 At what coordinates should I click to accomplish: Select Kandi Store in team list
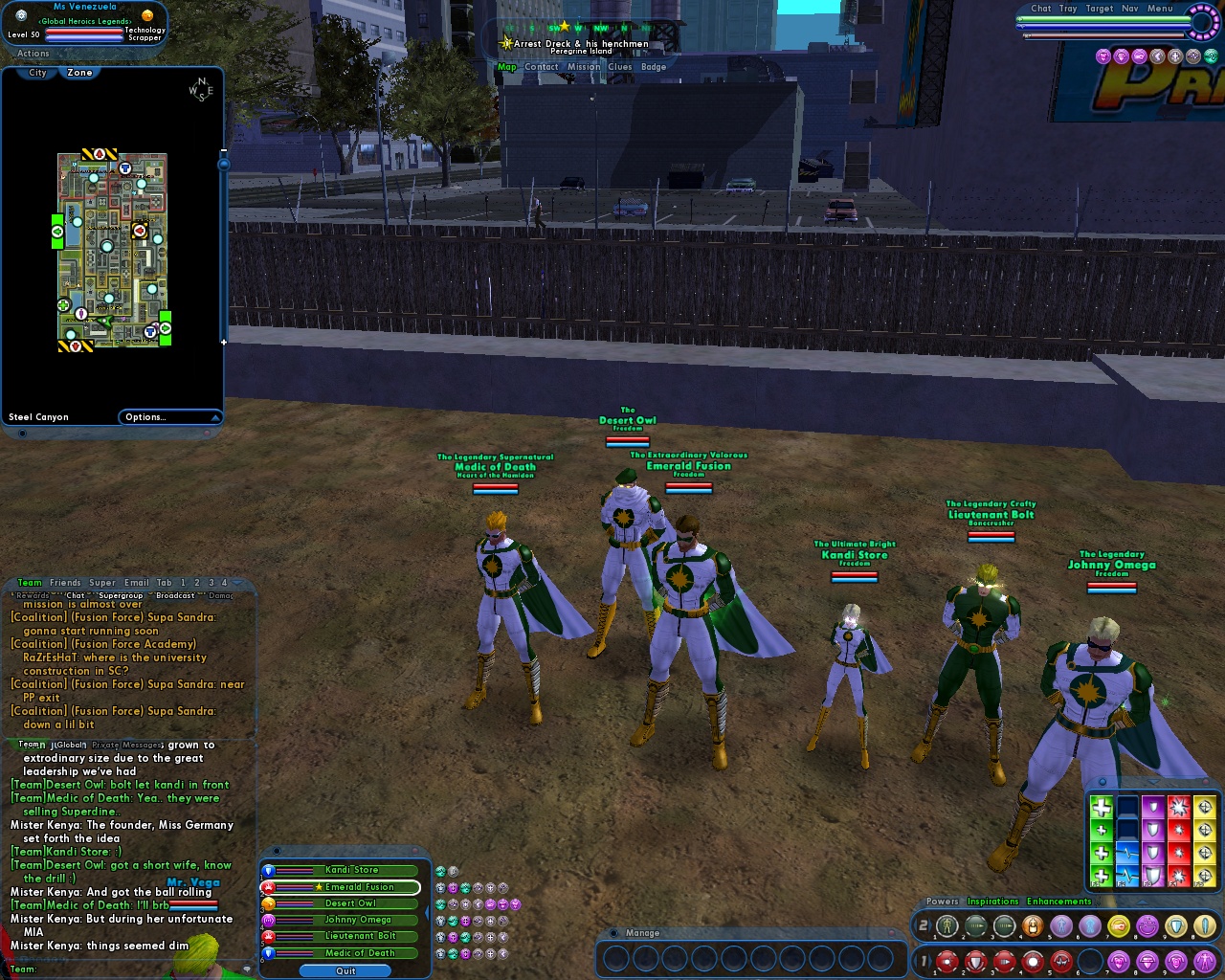click(x=351, y=870)
